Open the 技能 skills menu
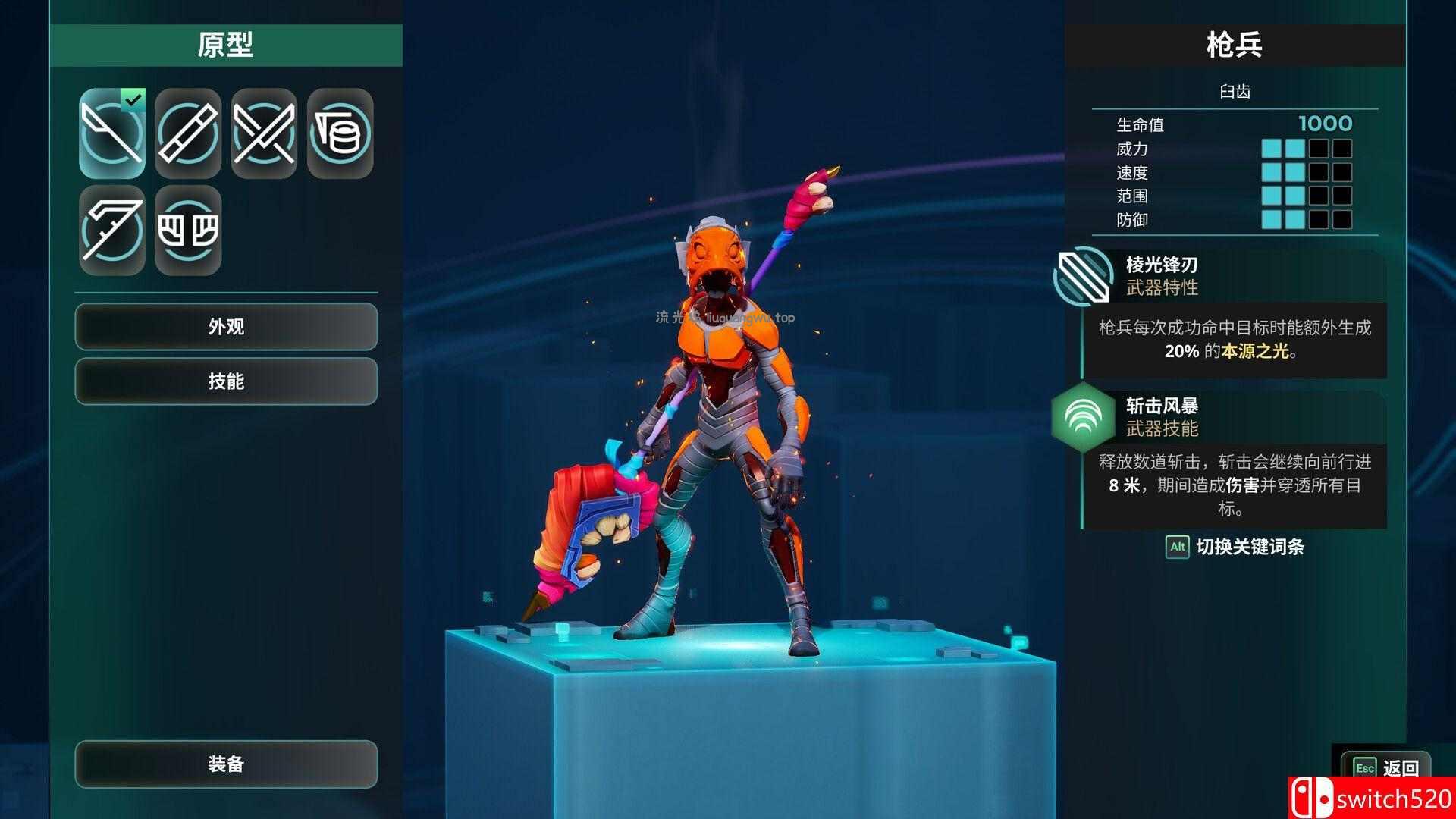This screenshot has width=1456, height=819. click(226, 381)
